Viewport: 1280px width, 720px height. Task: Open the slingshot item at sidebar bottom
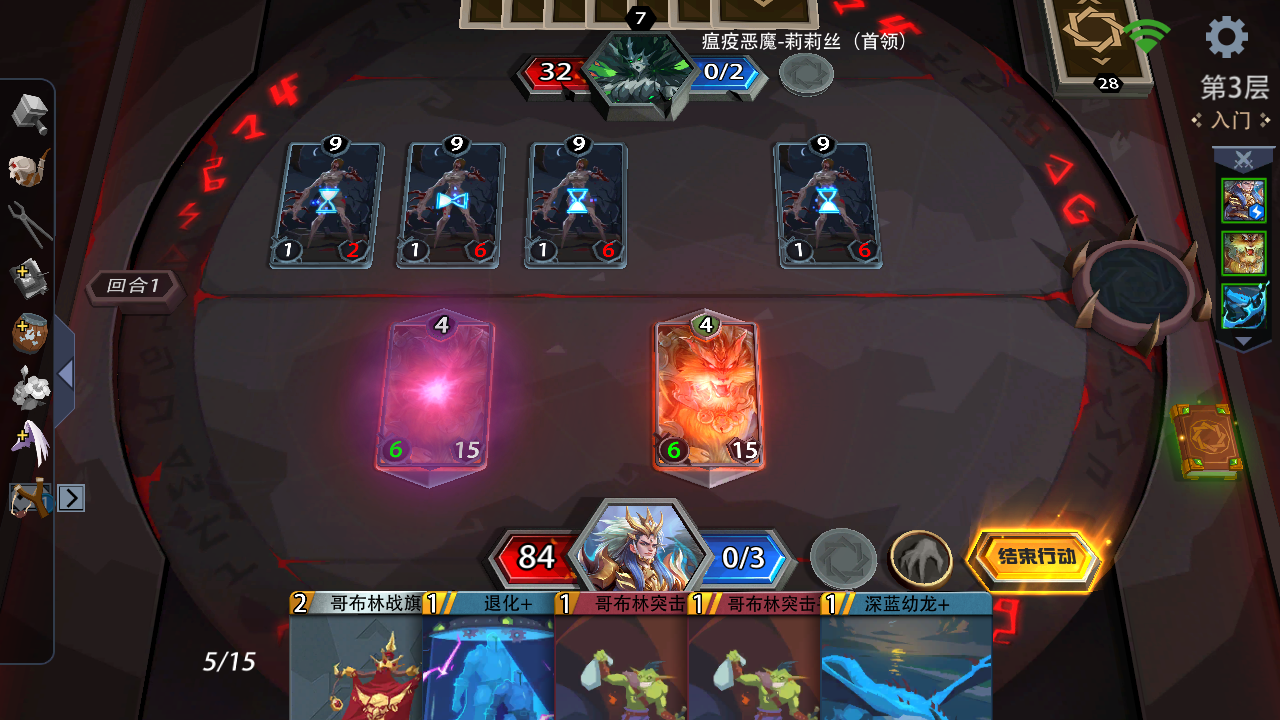(x=30, y=497)
